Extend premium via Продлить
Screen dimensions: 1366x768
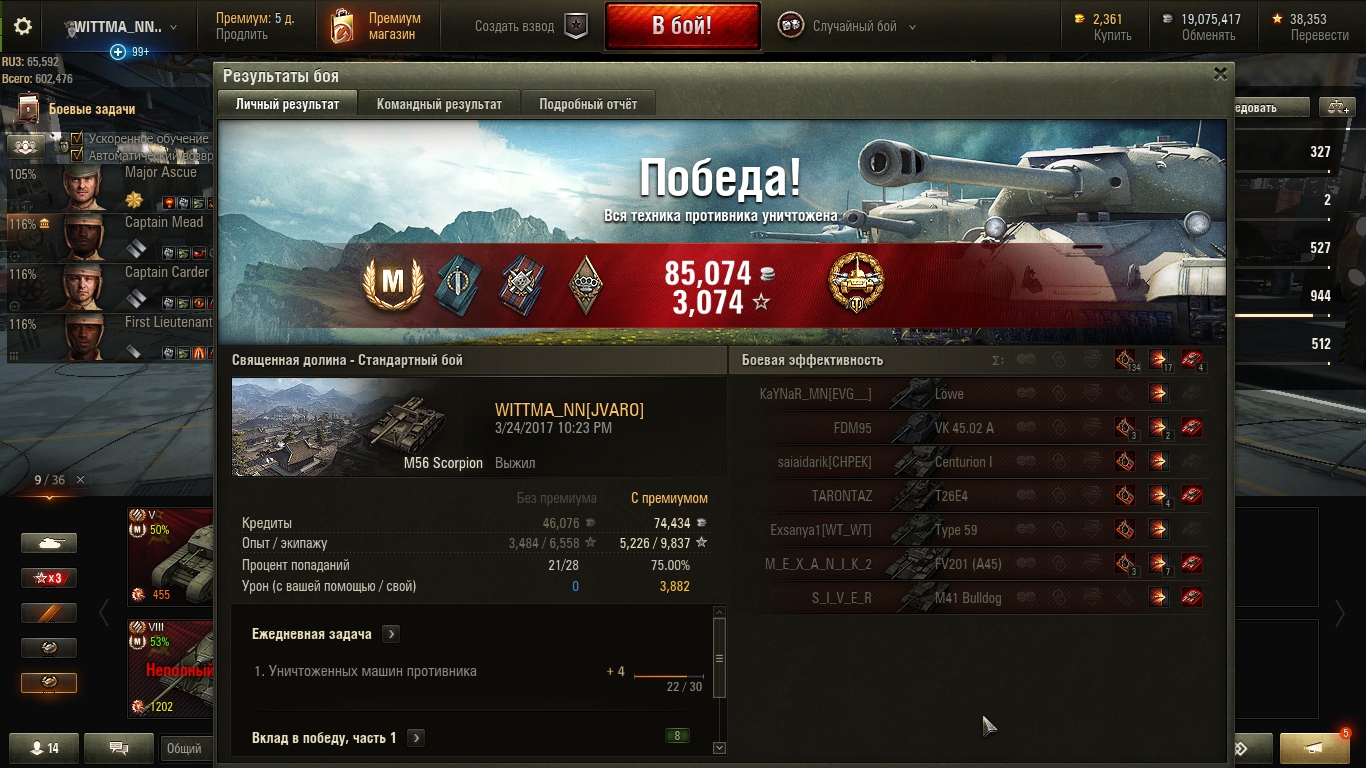(x=242, y=35)
